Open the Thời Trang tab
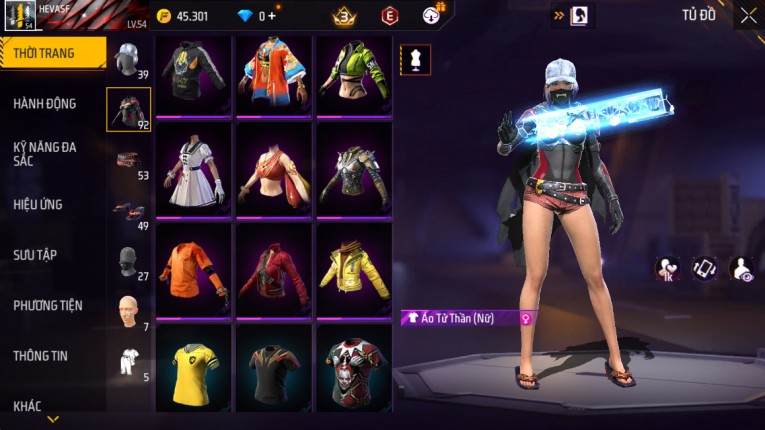This screenshot has height=430, width=765. coord(48,53)
